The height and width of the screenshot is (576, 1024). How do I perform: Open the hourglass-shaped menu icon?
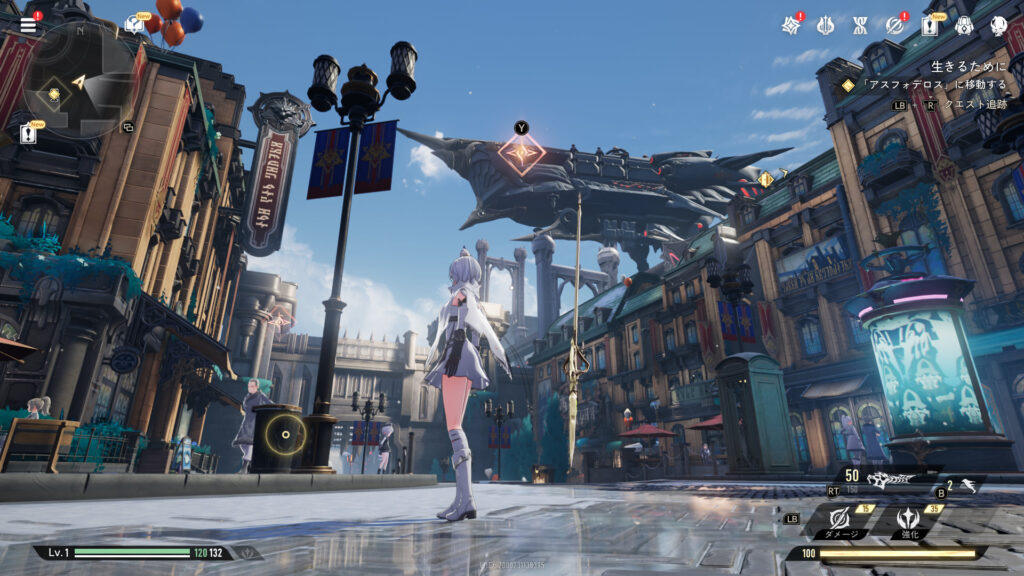coord(860,25)
